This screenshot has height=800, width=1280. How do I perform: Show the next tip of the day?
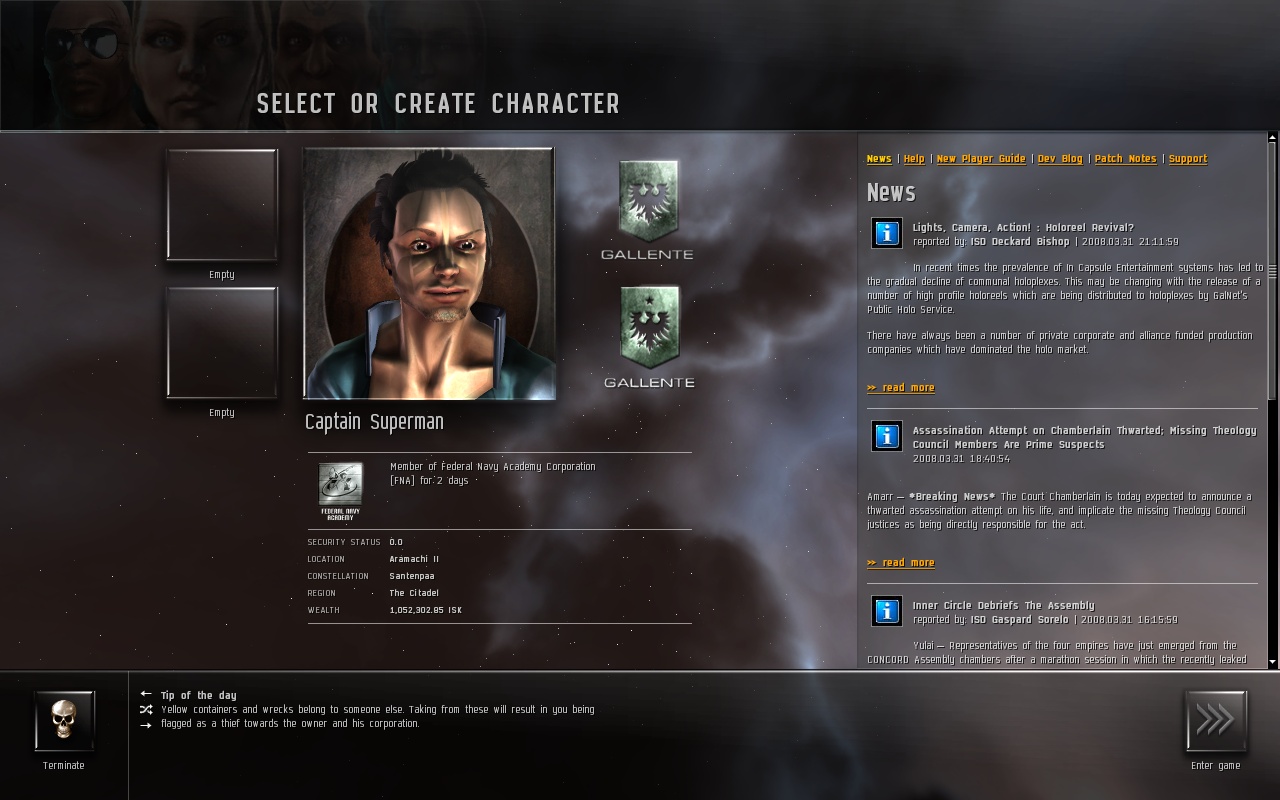tap(146, 725)
